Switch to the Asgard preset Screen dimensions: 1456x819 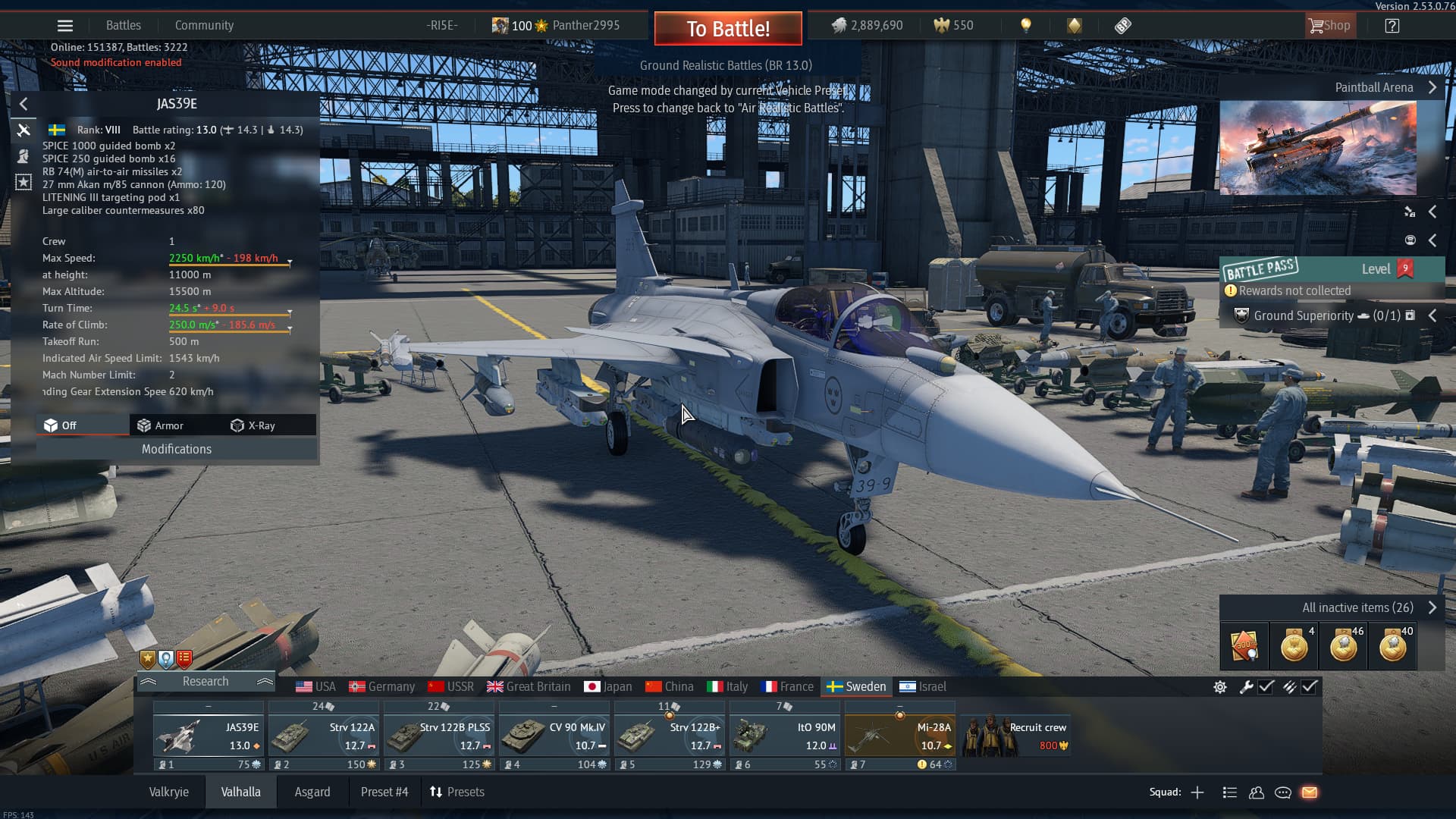(x=312, y=792)
